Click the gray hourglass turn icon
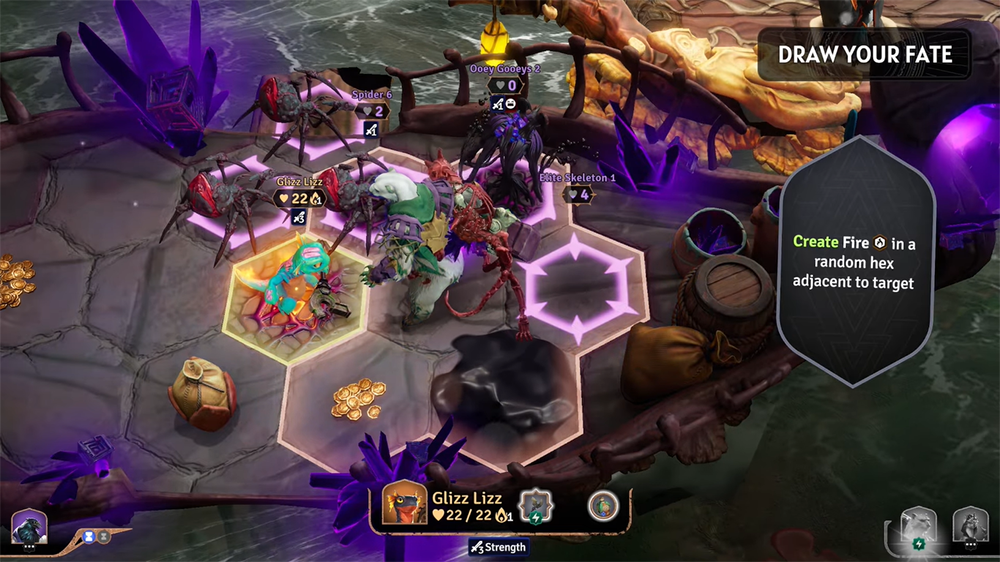Image resolution: width=1000 pixels, height=562 pixels. pos(105,536)
